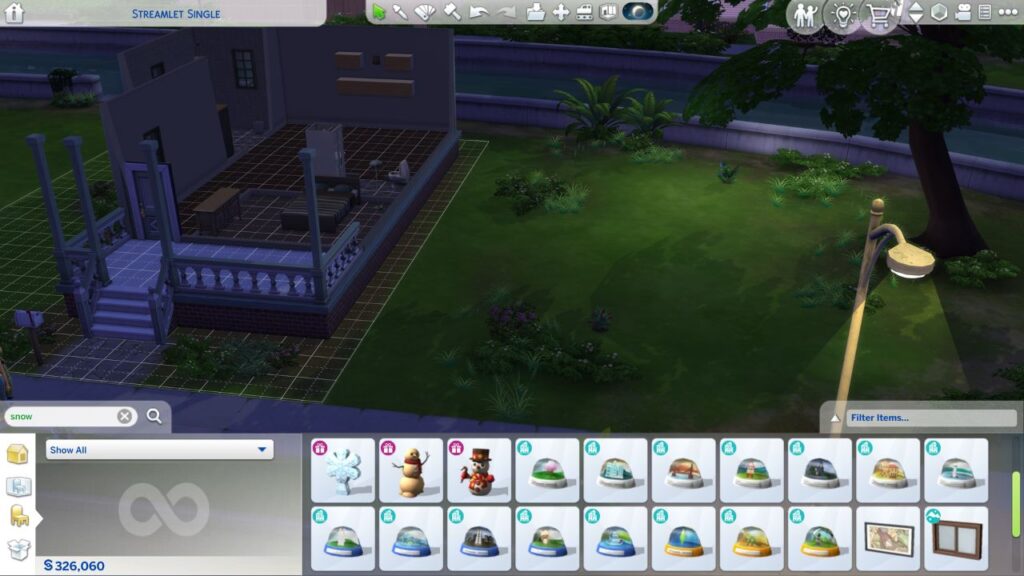Screen dimensions: 1024x576
Task: Click the home lot info icon
Action: 14,13
